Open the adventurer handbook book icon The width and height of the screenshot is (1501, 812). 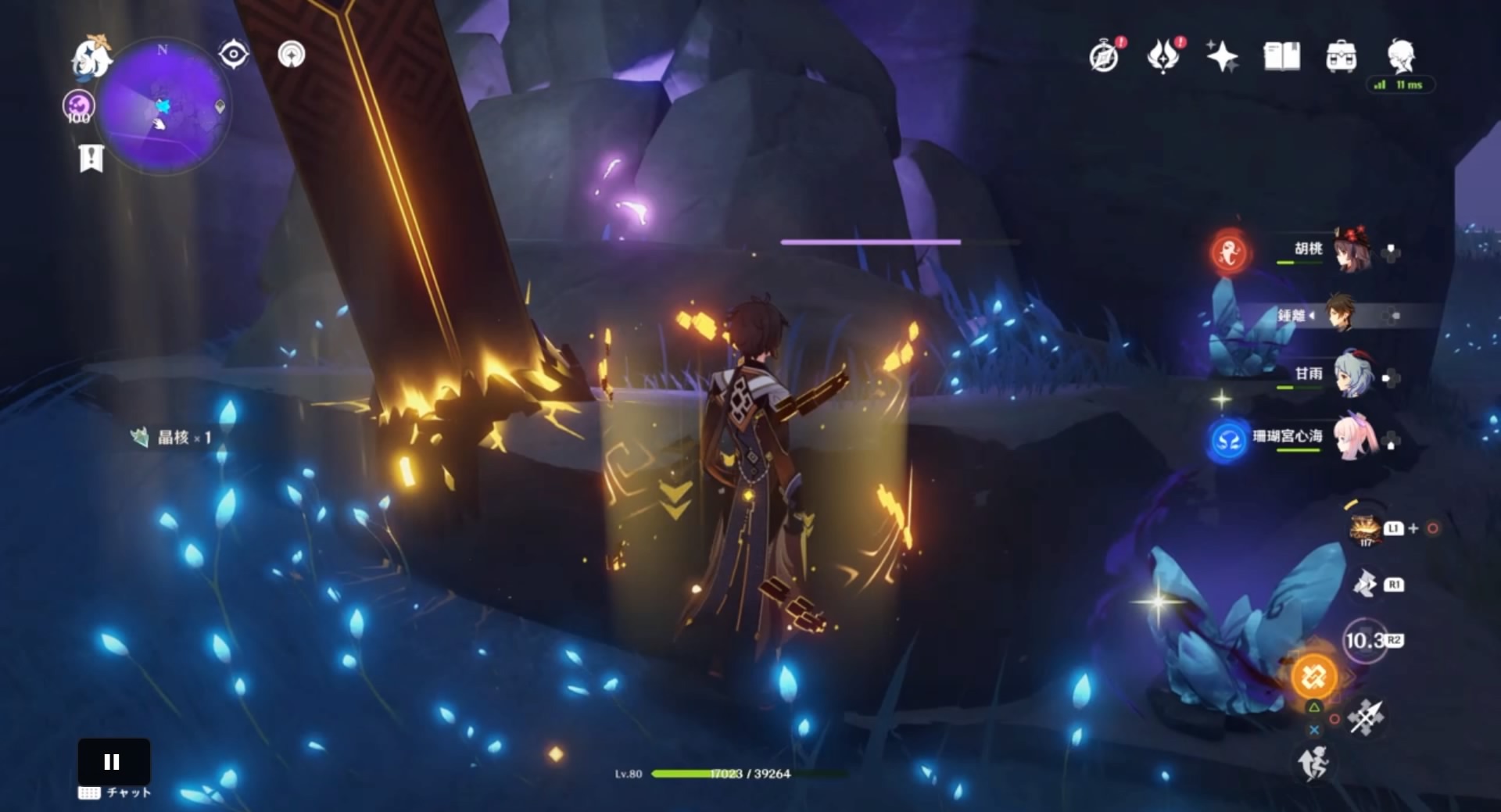[1281, 56]
